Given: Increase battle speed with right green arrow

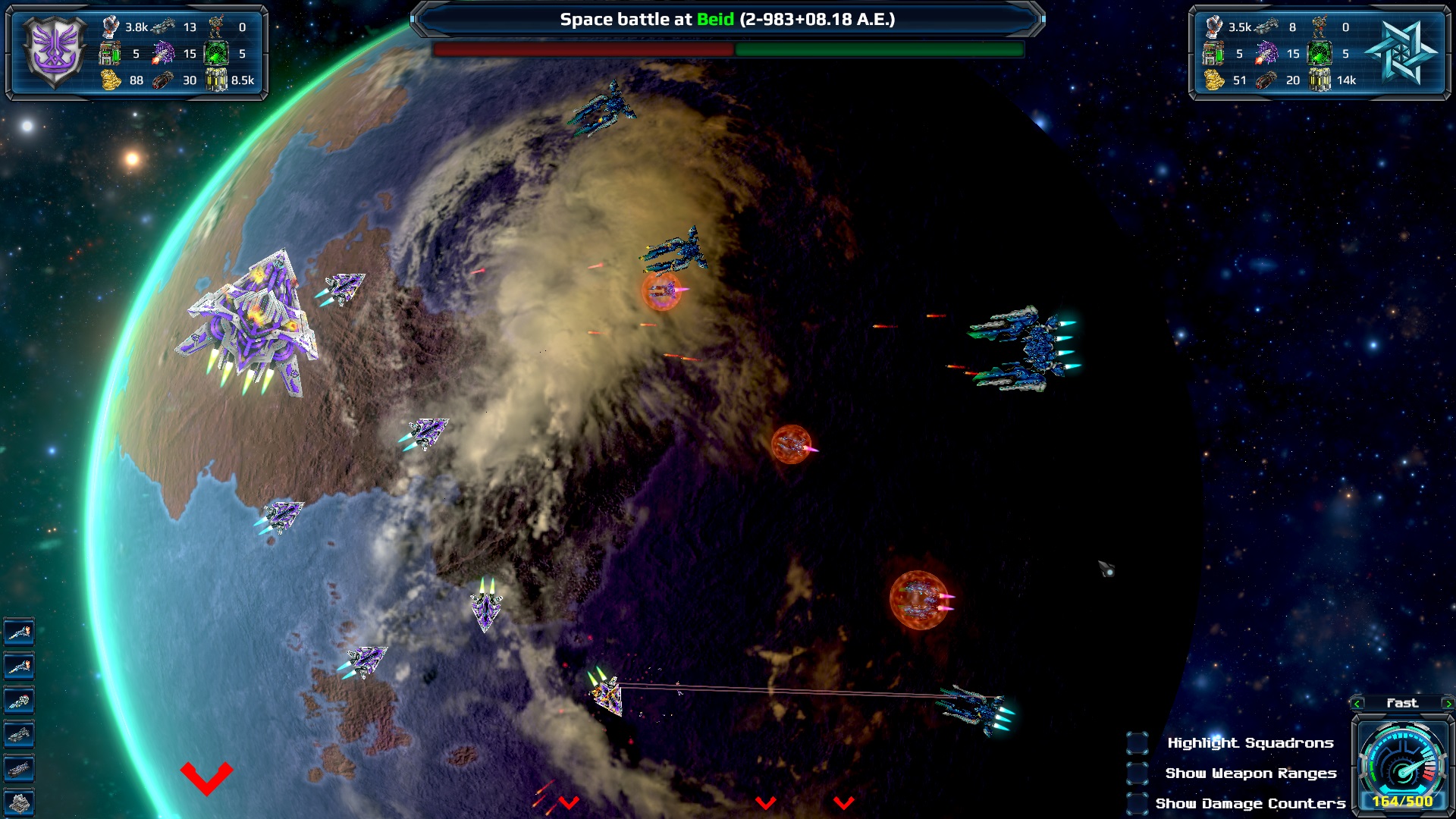Looking at the screenshot, I should [x=1448, y=704].
